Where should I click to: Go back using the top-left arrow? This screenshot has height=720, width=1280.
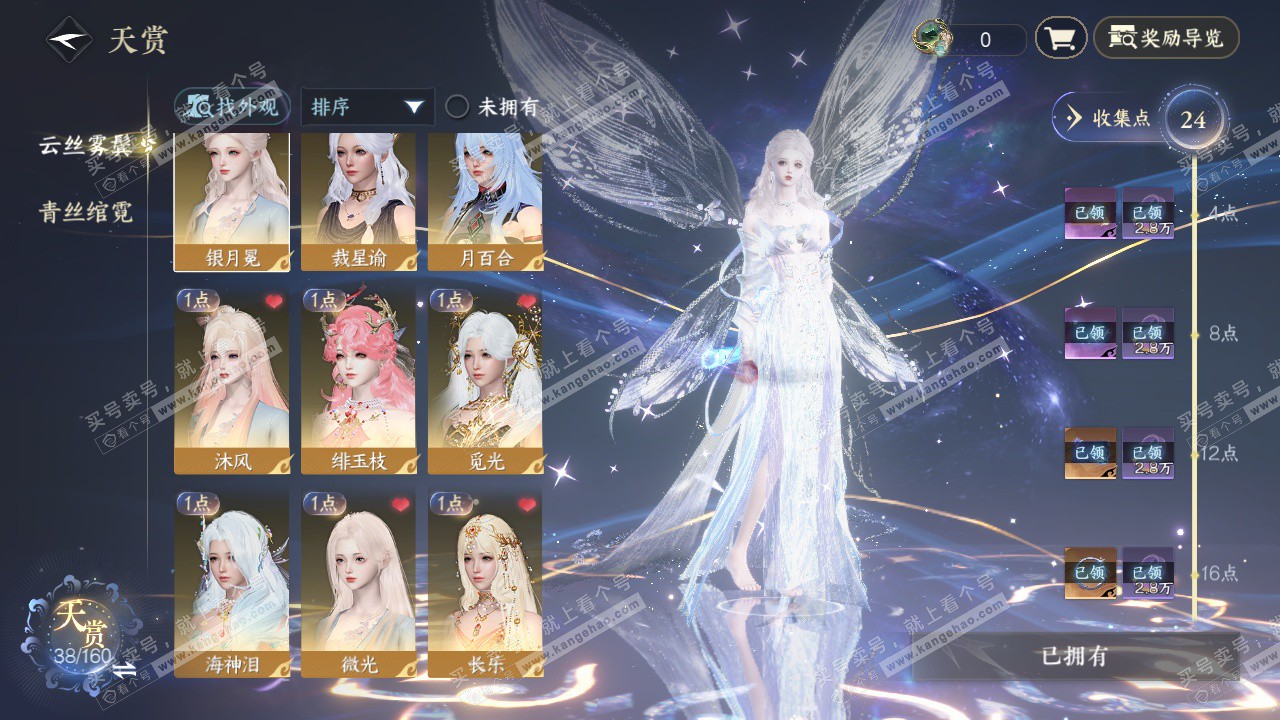tap(69, 41)
